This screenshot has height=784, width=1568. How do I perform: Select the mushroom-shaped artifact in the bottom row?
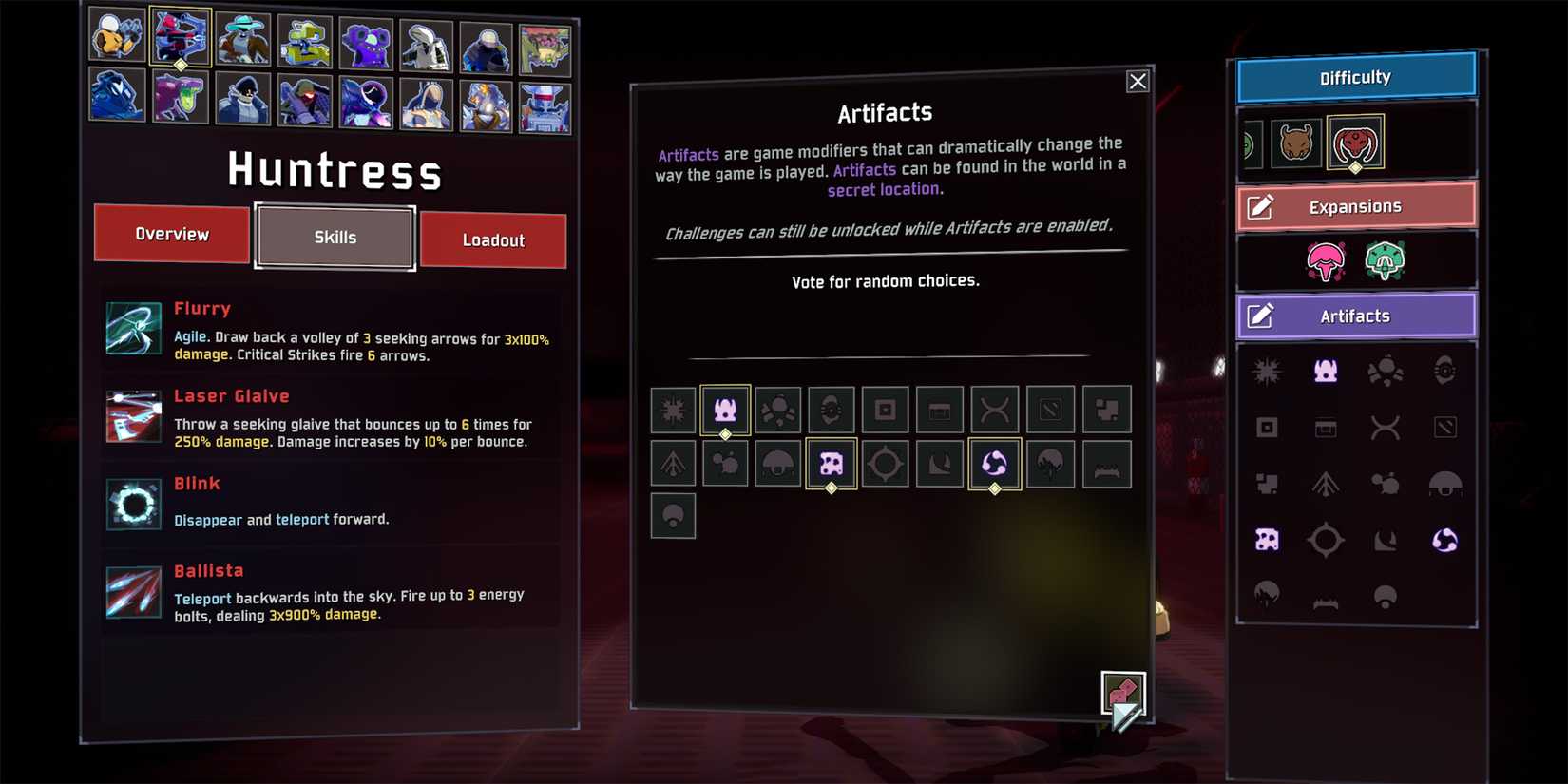[x=673, y=516]
